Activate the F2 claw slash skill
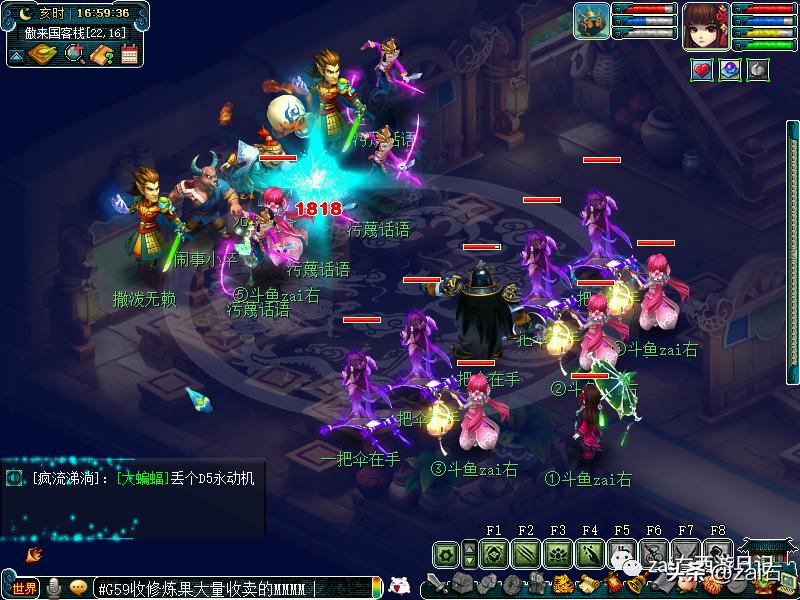The height and width of the screenshot is (600, 800). click(x=525, y=553)
